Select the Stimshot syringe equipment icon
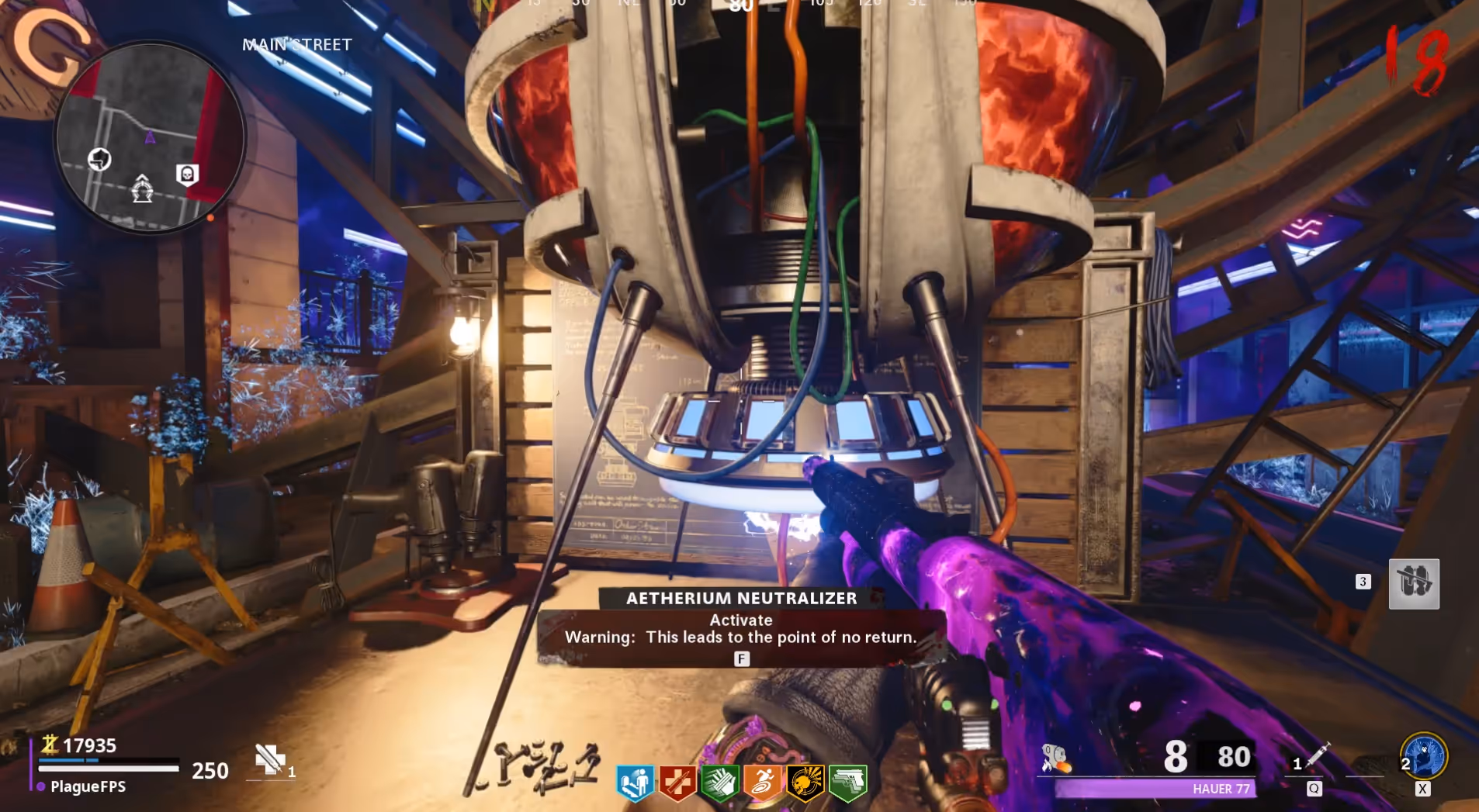The image size is (1479, 812). (x=1318, y=755)
